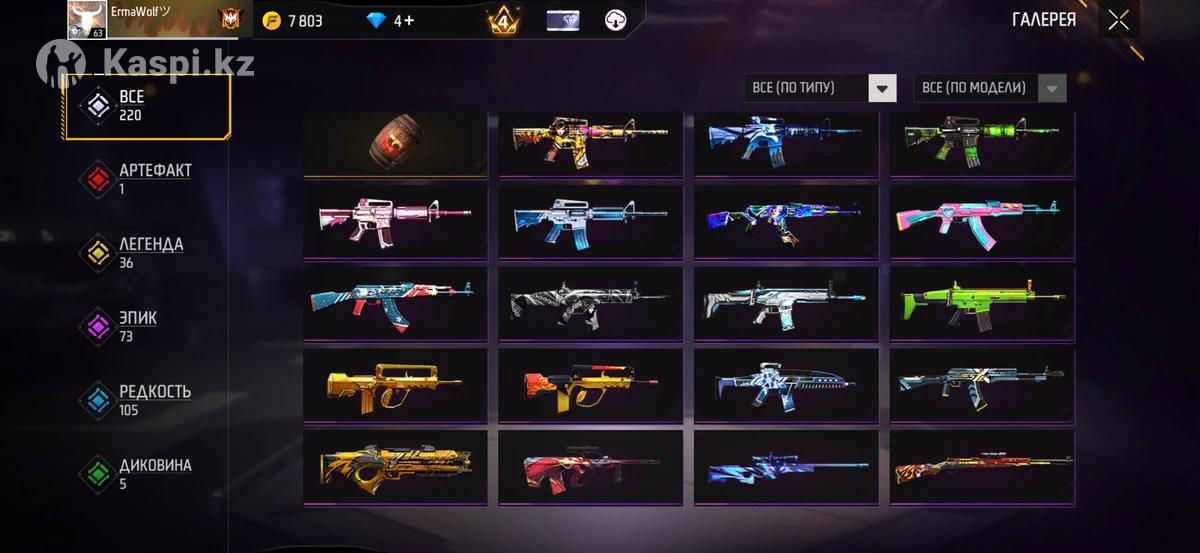Select the solid lime green SCAR skin
This screenshot has width=1200, height=553.
tap(982, 304)
